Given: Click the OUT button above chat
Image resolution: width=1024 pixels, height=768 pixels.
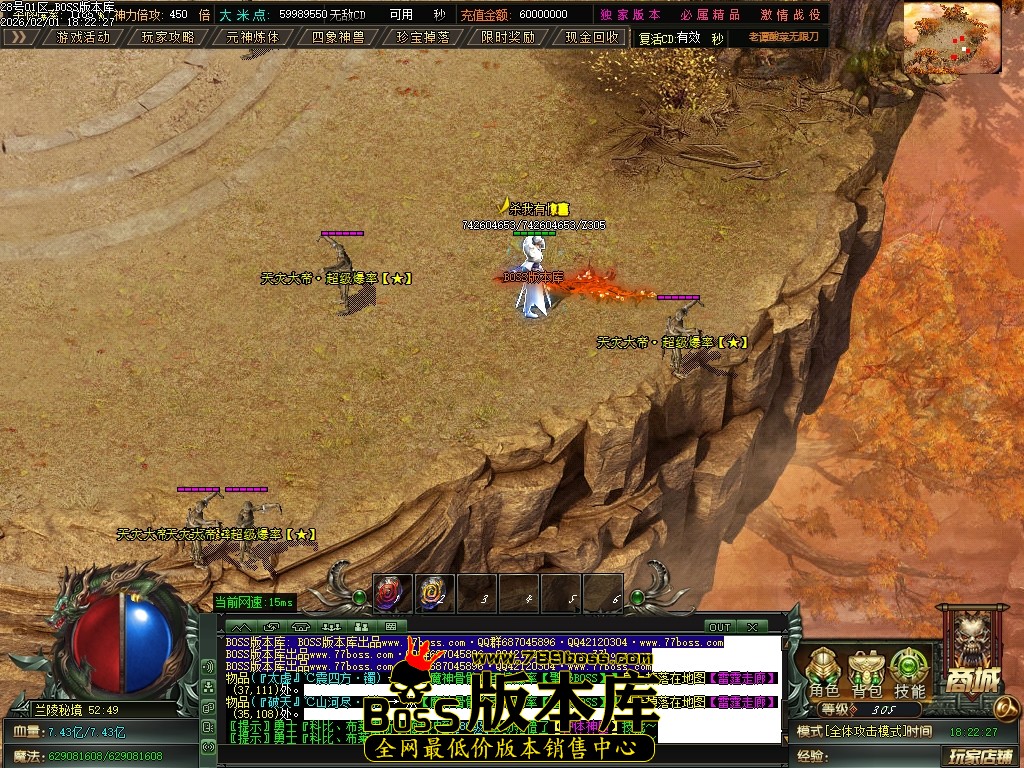Looking at the screenshot, I should (x=719, y=627).
